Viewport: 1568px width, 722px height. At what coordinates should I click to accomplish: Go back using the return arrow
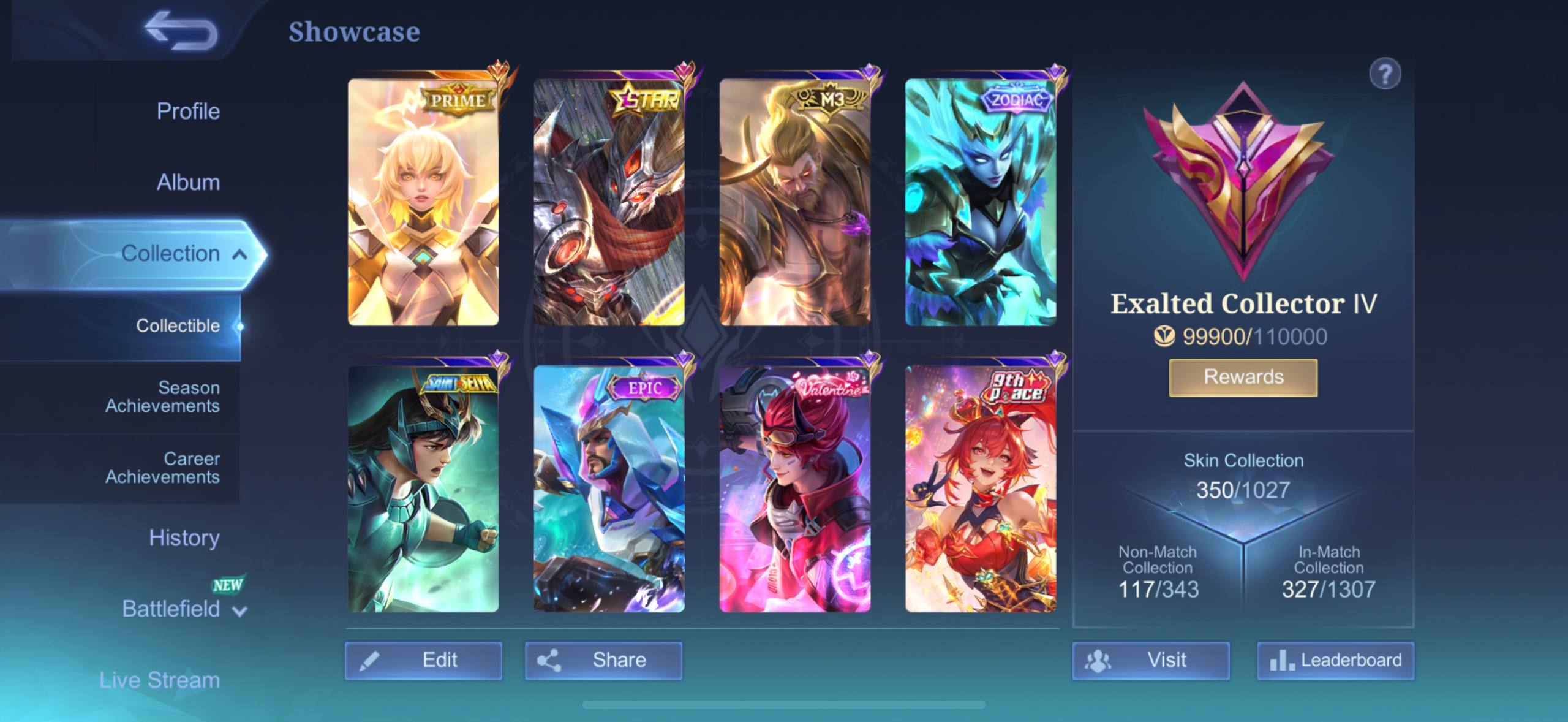click(x=181, y=31)
